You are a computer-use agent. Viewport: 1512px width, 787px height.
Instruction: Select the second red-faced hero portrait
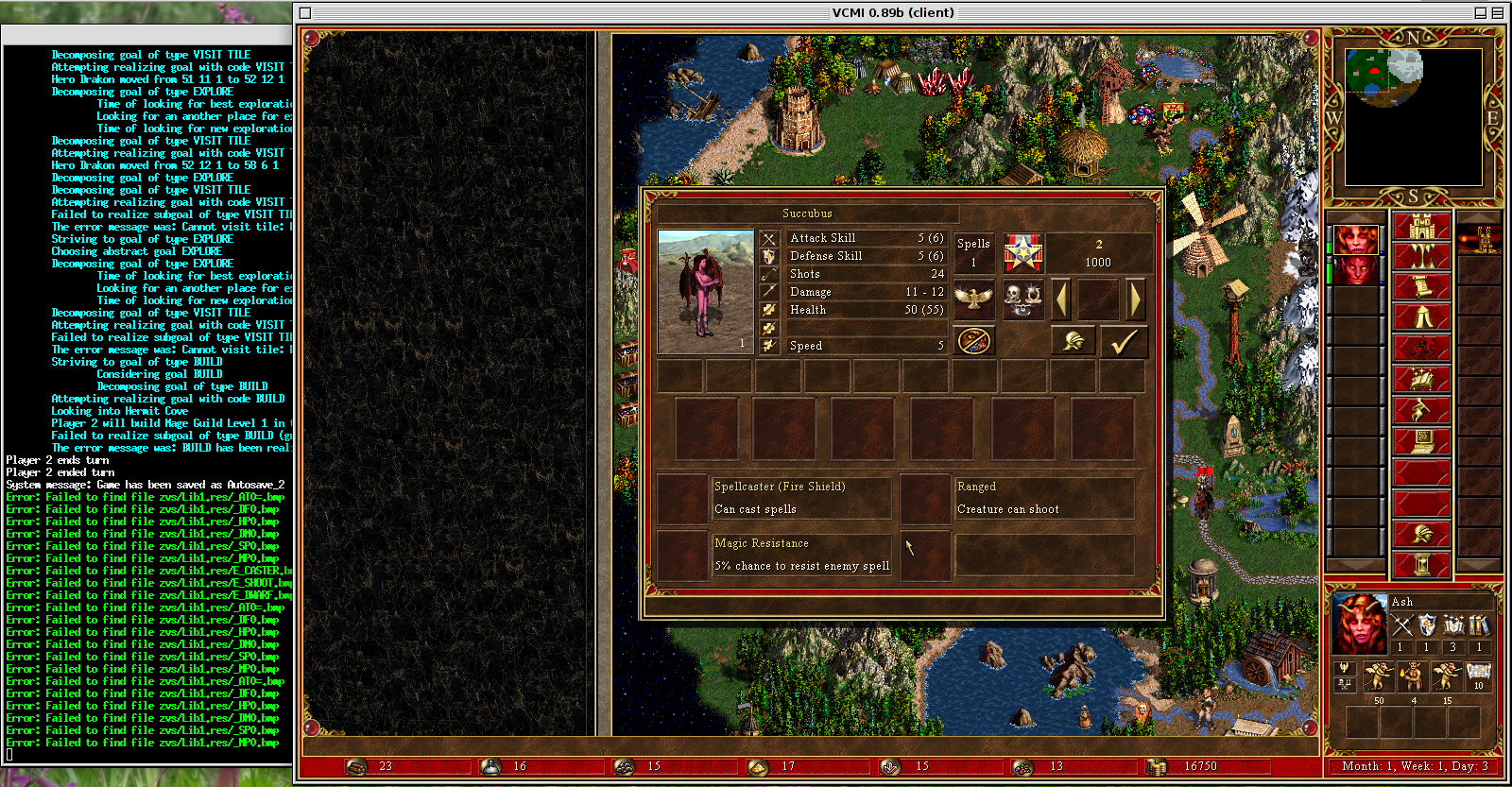click(x=1357, y=270)
